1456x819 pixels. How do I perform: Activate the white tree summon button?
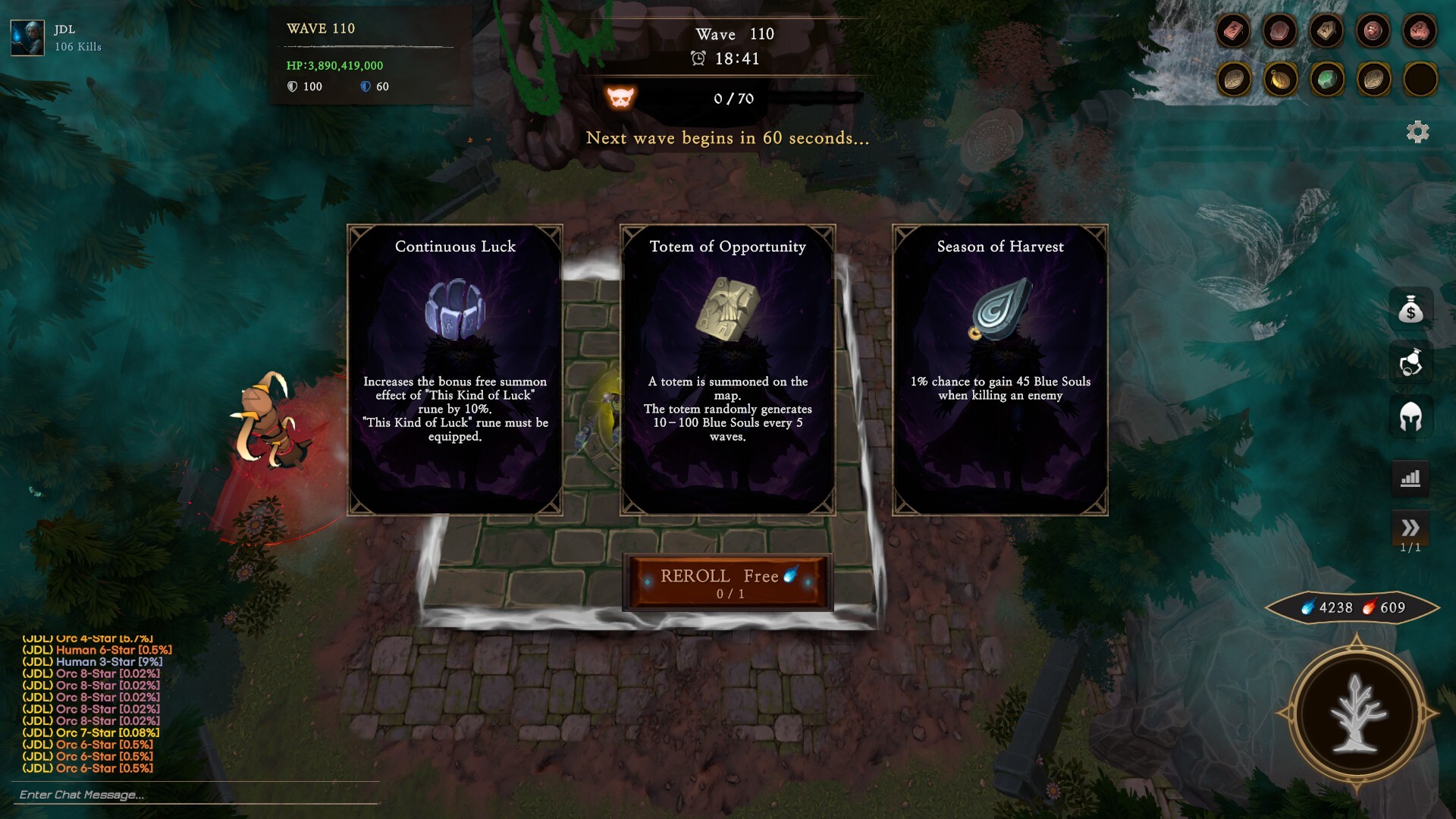(1357, 714)
